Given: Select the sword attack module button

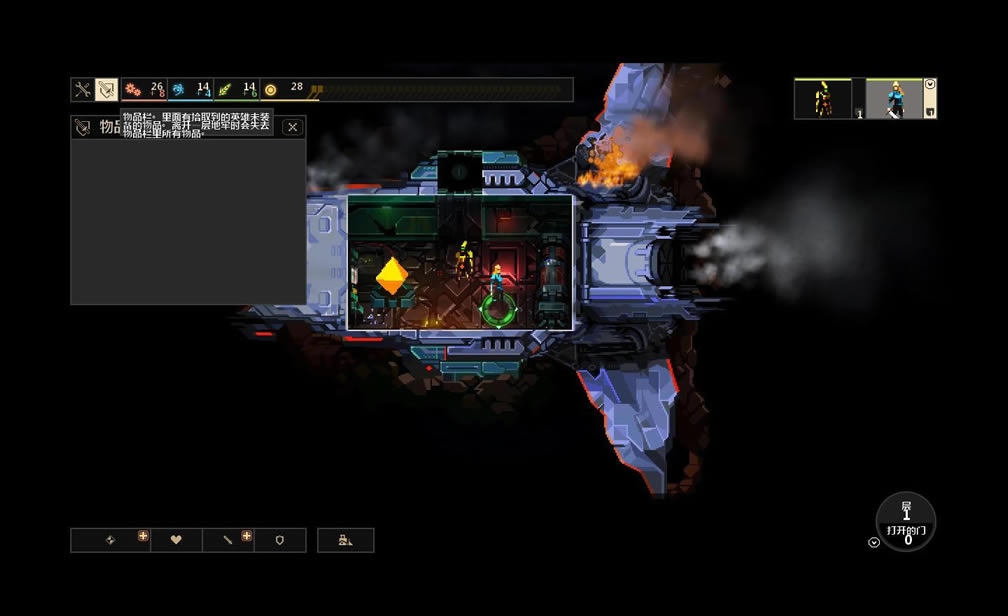Looking at the screenshot, I should tap(228, 540).
